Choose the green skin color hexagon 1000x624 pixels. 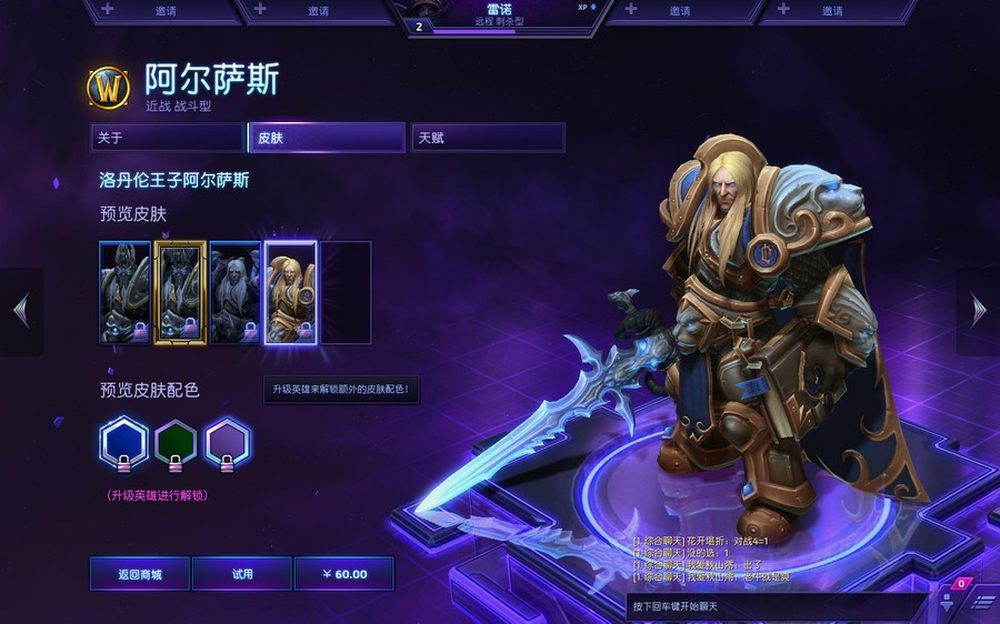pos(176,442)
